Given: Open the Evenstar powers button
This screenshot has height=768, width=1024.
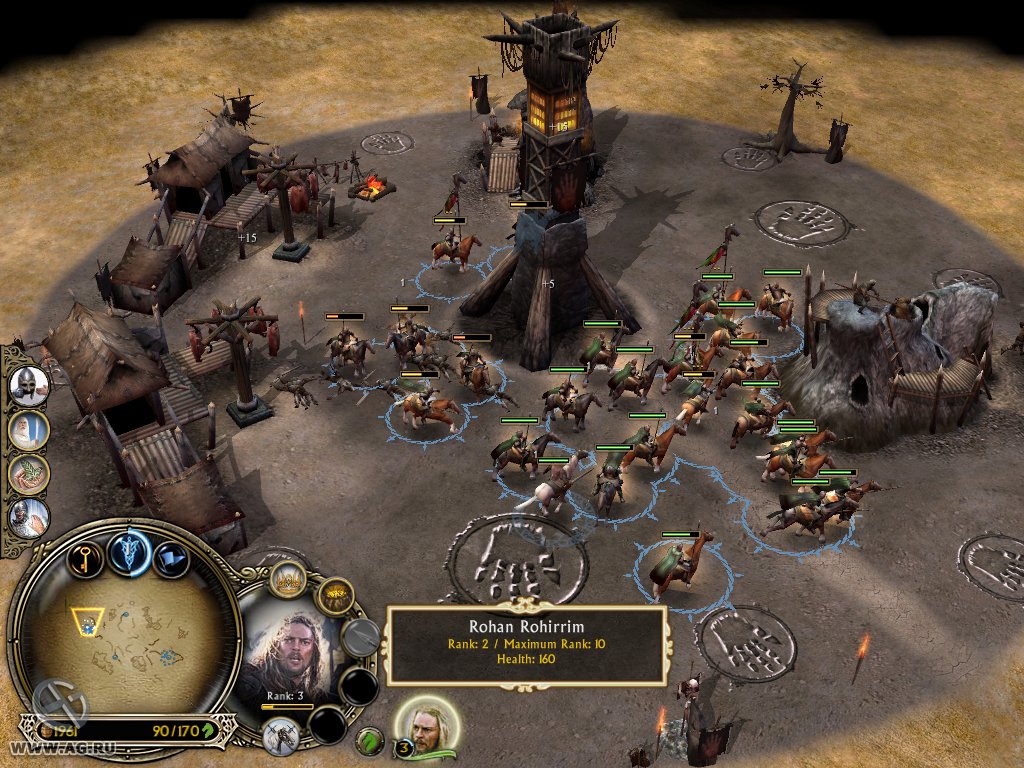Looking at the screenshot, I should pyautogui.click(x=130, y=553).
